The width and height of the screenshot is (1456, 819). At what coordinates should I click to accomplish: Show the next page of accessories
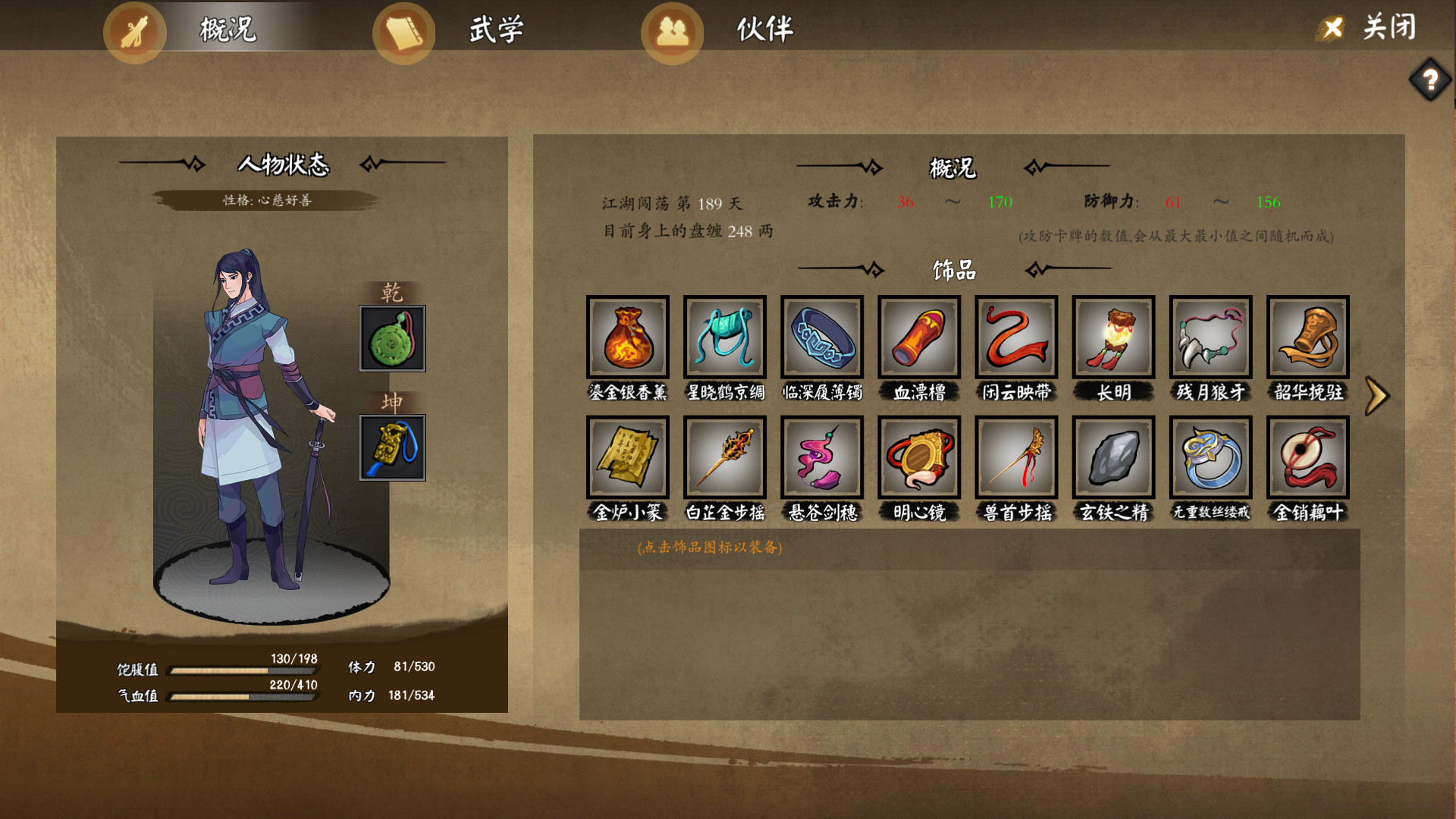(x=1376, y=395)
